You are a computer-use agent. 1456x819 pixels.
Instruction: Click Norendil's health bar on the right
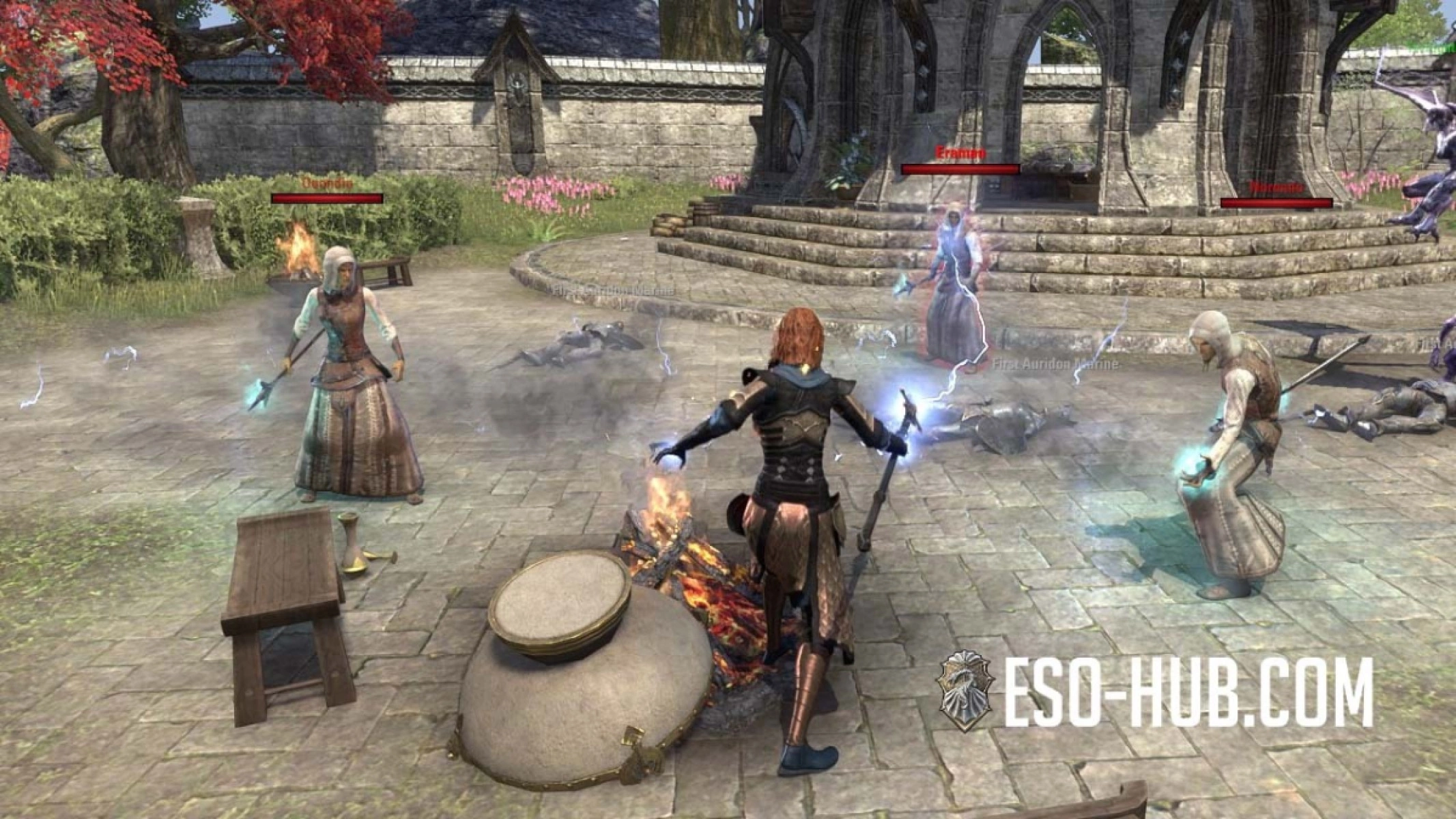point(1278,202)
